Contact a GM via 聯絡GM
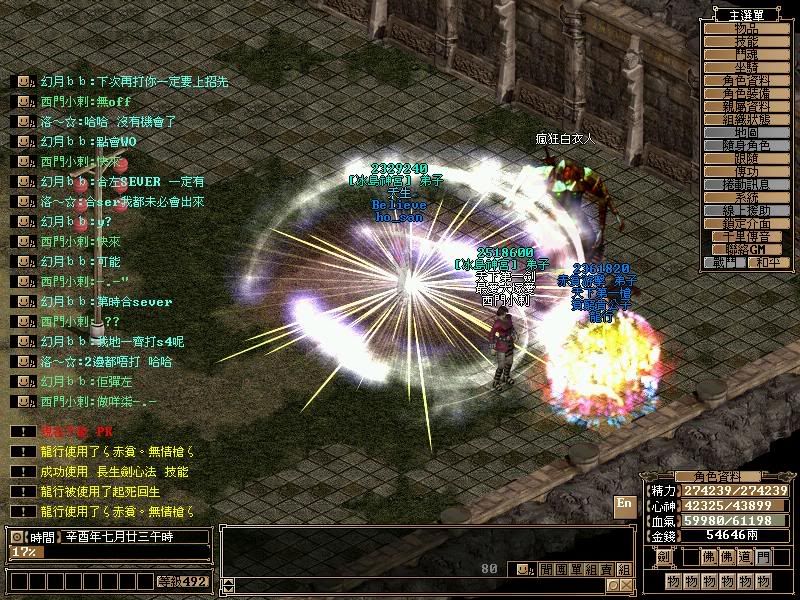The image size is (800, 600). 746,249
